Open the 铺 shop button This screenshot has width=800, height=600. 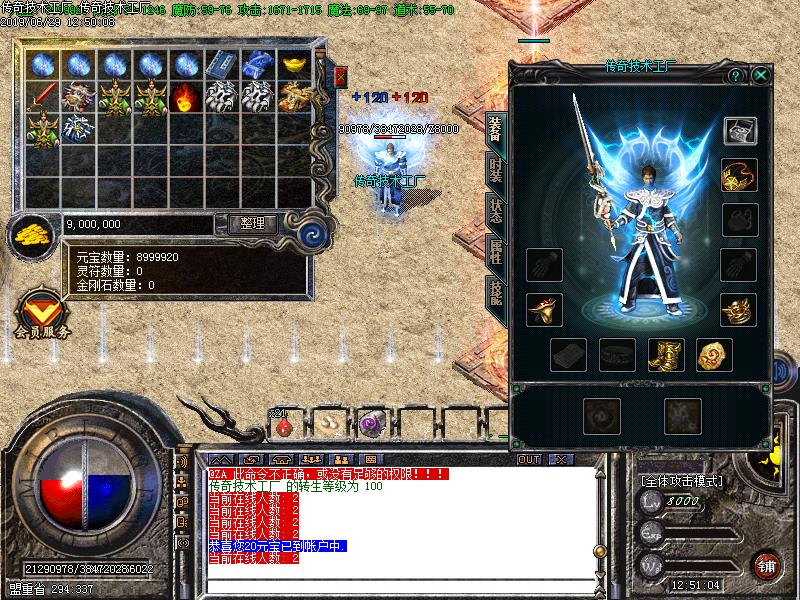(x=767, y=564)
